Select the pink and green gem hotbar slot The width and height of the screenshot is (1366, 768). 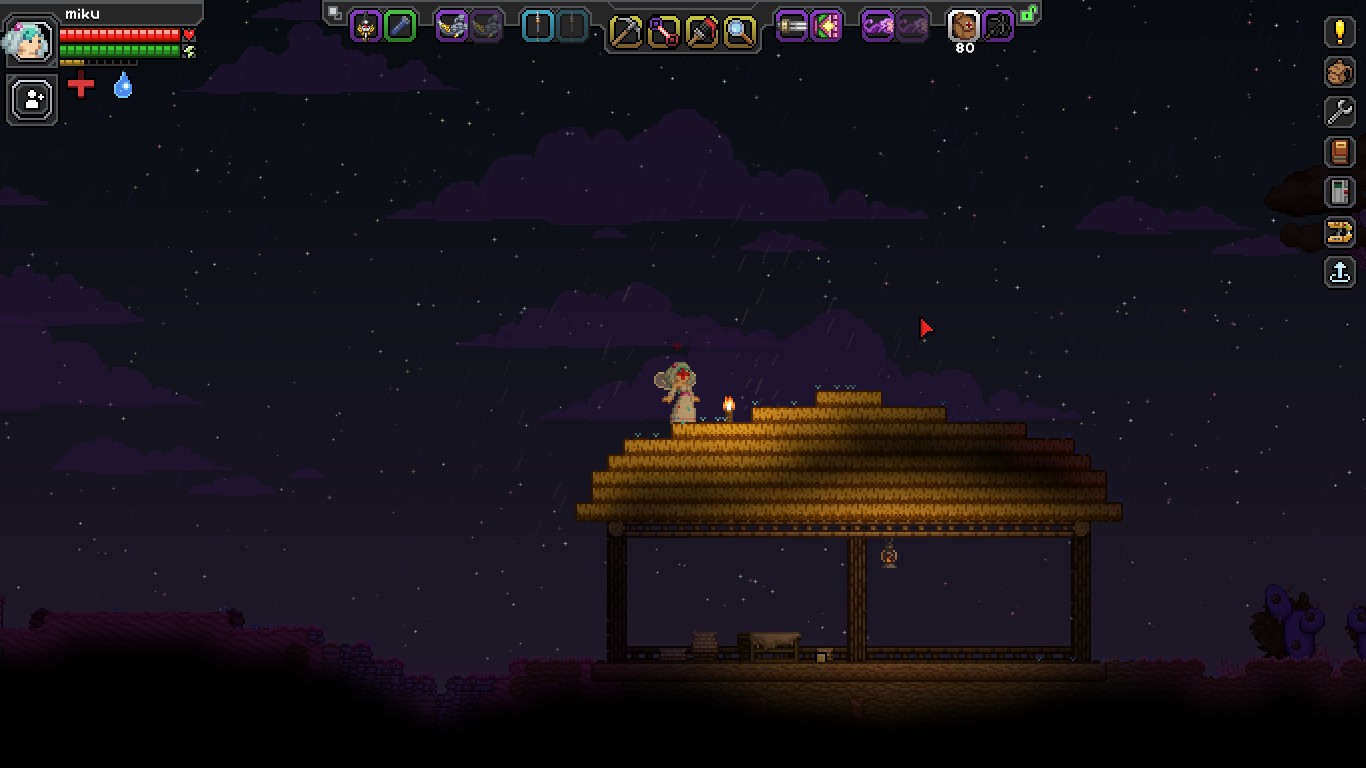826,26
